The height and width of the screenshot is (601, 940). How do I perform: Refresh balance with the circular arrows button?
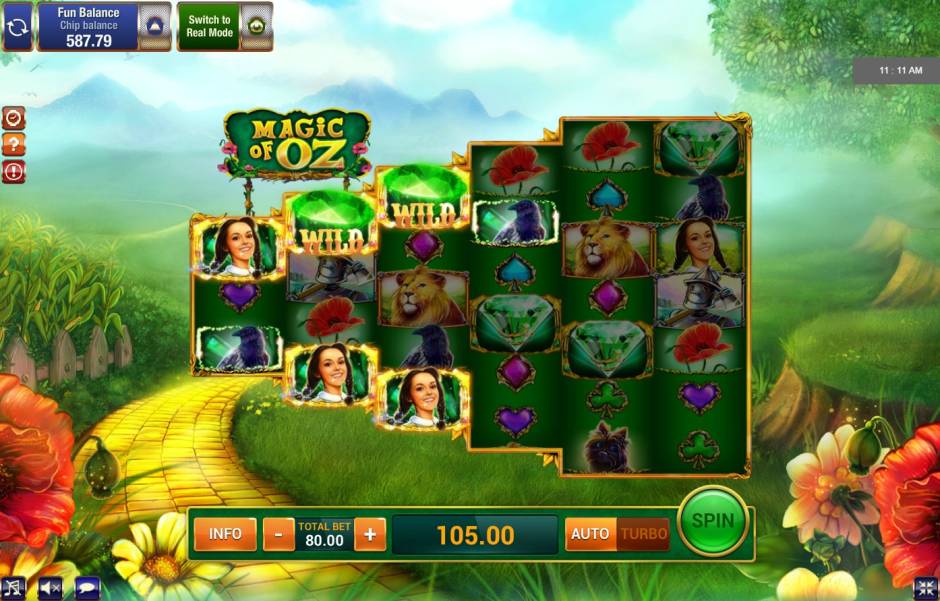pyautogui.click(x=17, y=26)
